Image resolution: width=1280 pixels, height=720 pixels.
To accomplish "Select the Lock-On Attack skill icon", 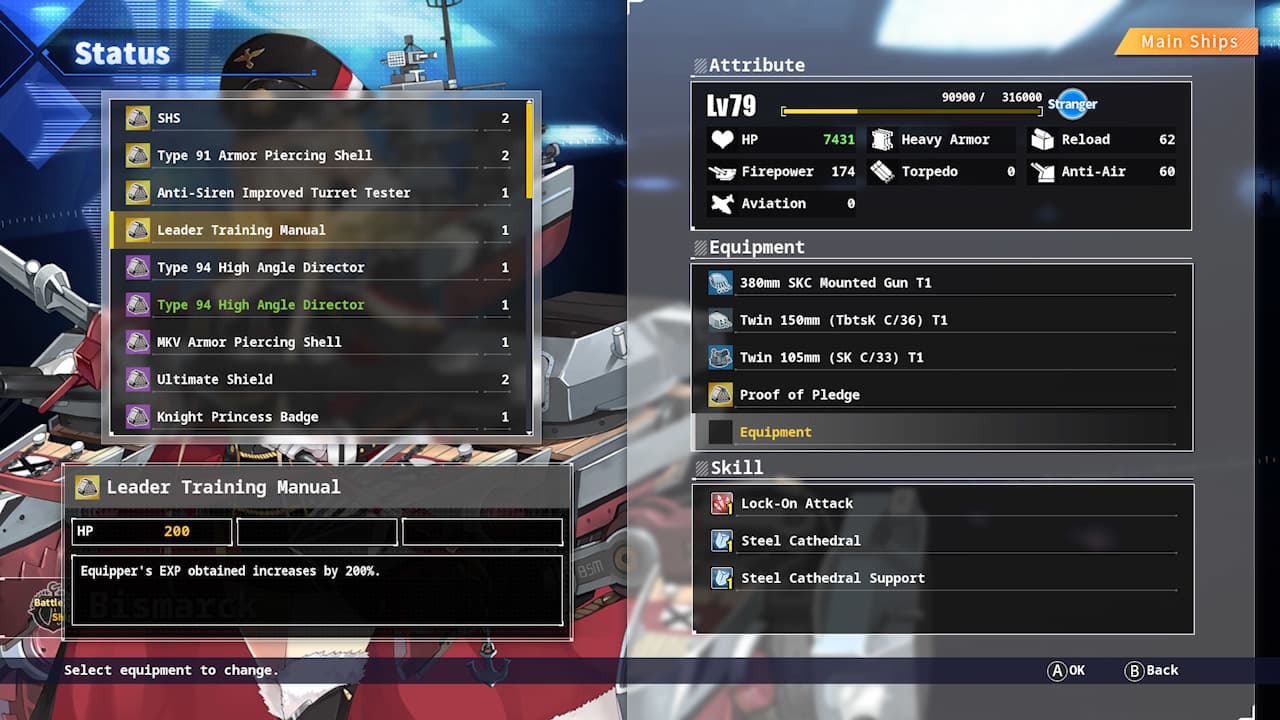I will (721, 503).
